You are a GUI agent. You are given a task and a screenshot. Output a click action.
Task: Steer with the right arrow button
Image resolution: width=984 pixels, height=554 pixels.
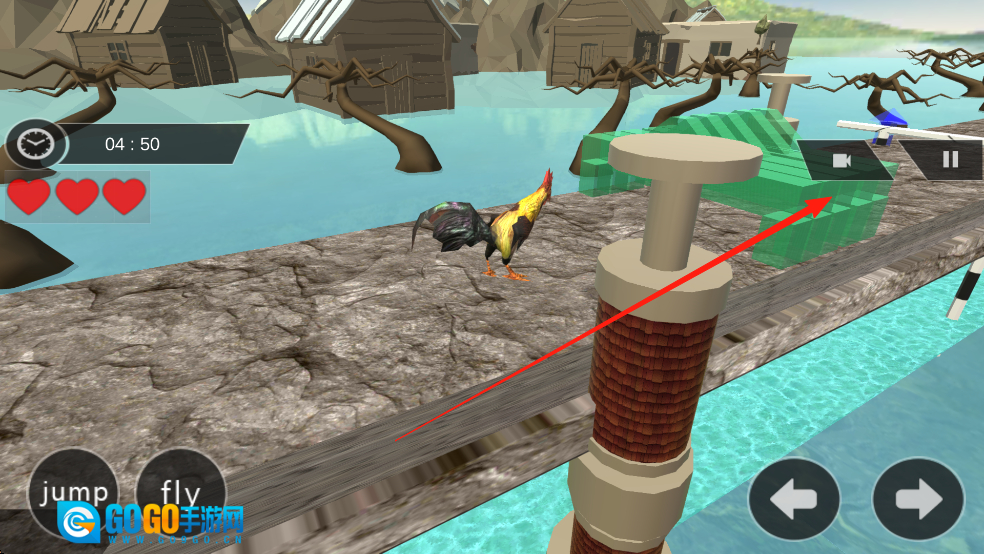(x=918, y=498)
